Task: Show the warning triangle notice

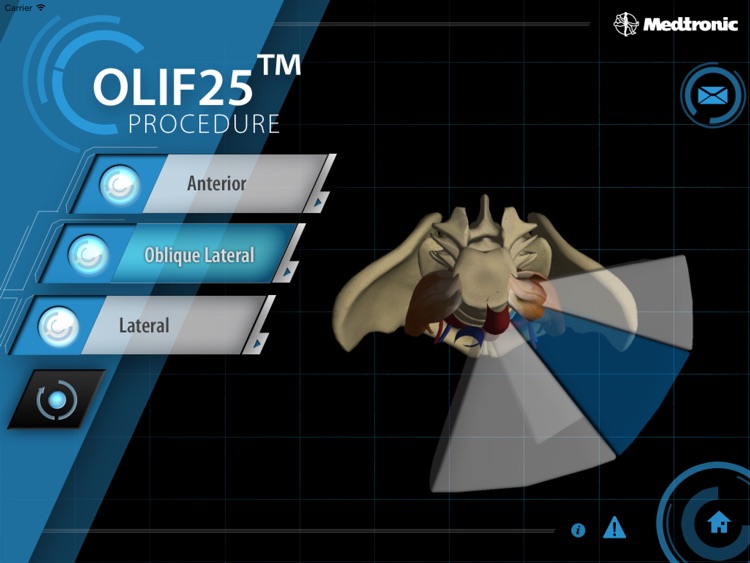Action: pyautogui.click(x=614, y=527)
